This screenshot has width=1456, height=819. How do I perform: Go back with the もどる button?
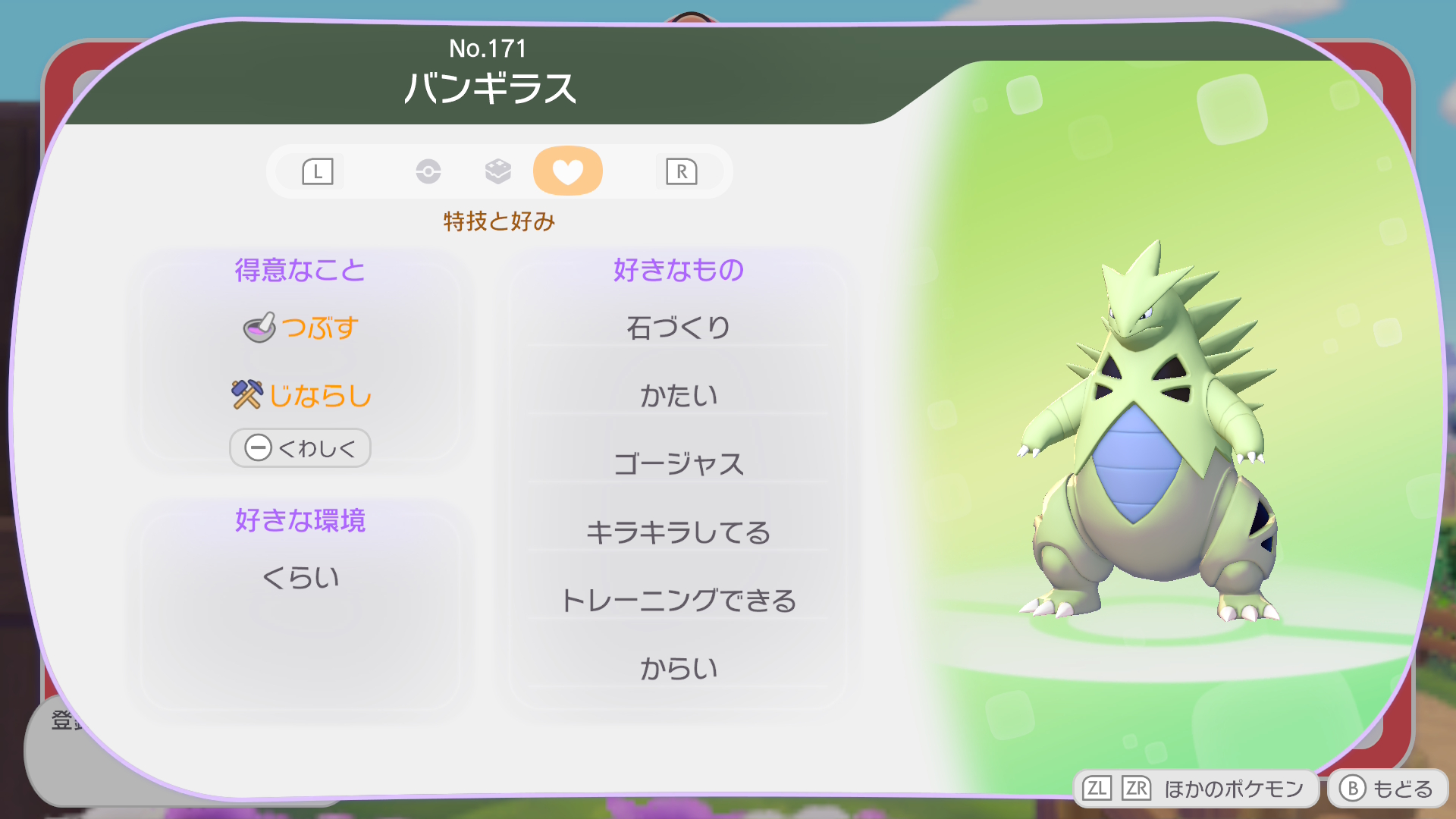tap(1387, 789)
